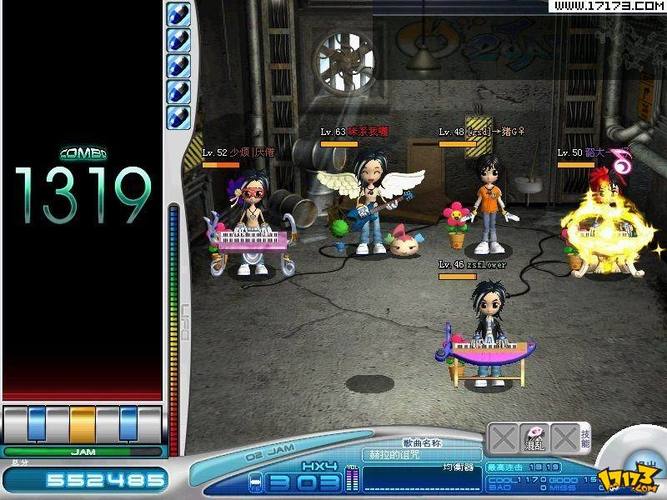
Task: Hit the yellow center note key
Action: click(82, 424)
